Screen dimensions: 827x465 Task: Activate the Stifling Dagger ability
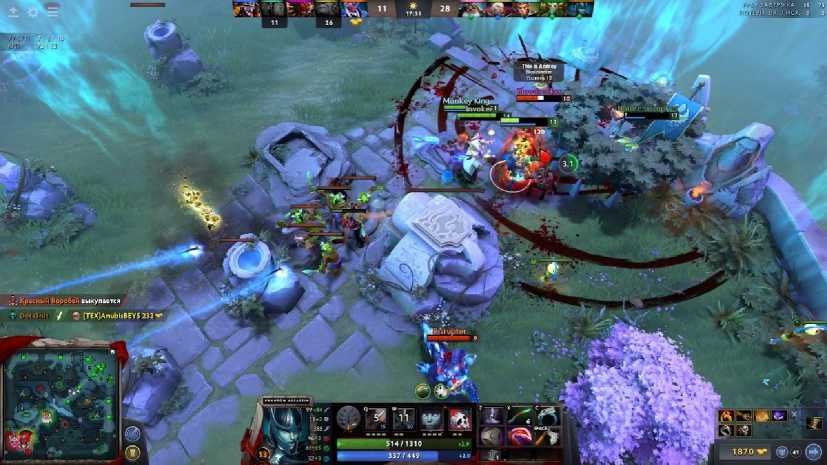[x=376, y=419]
